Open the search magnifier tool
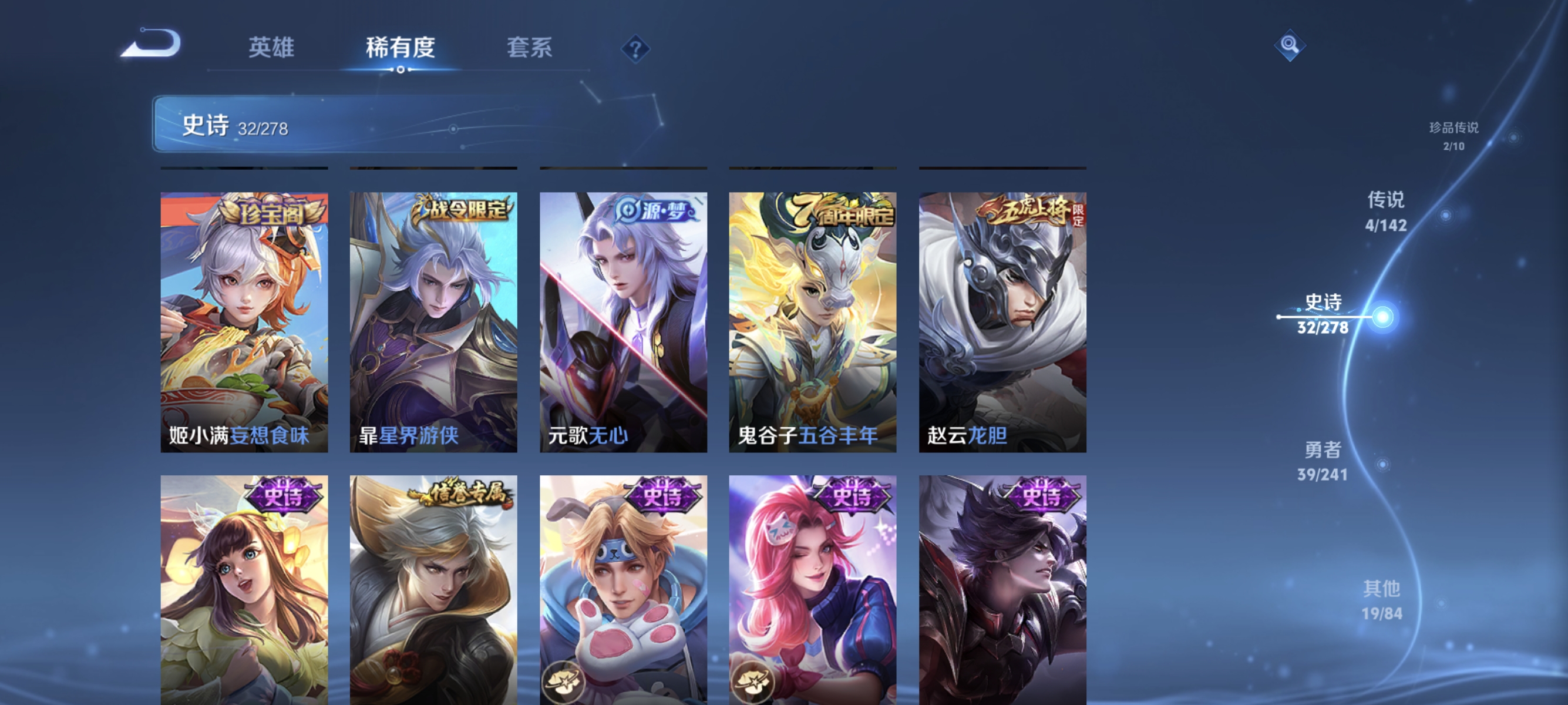Image resolution: width=1568 pixels, height=705 pixels. tap(1290, 45)
